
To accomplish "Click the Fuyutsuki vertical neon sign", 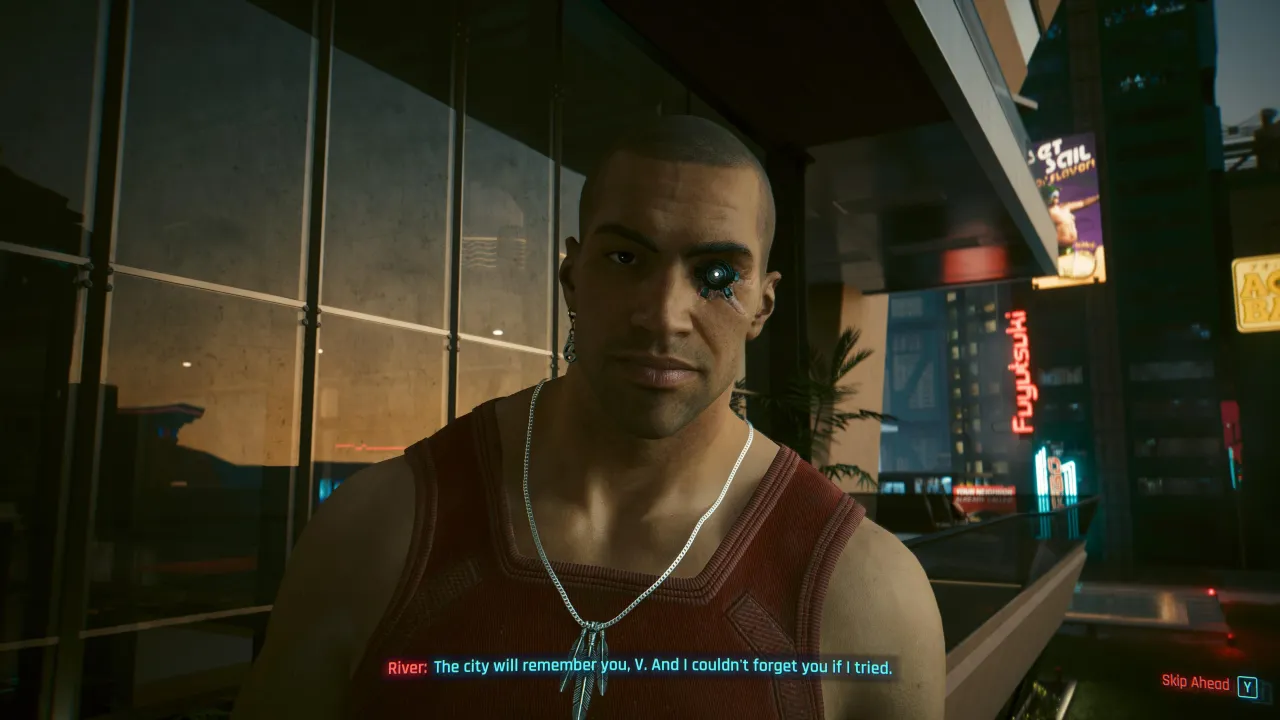I will tap(1020, 370).
